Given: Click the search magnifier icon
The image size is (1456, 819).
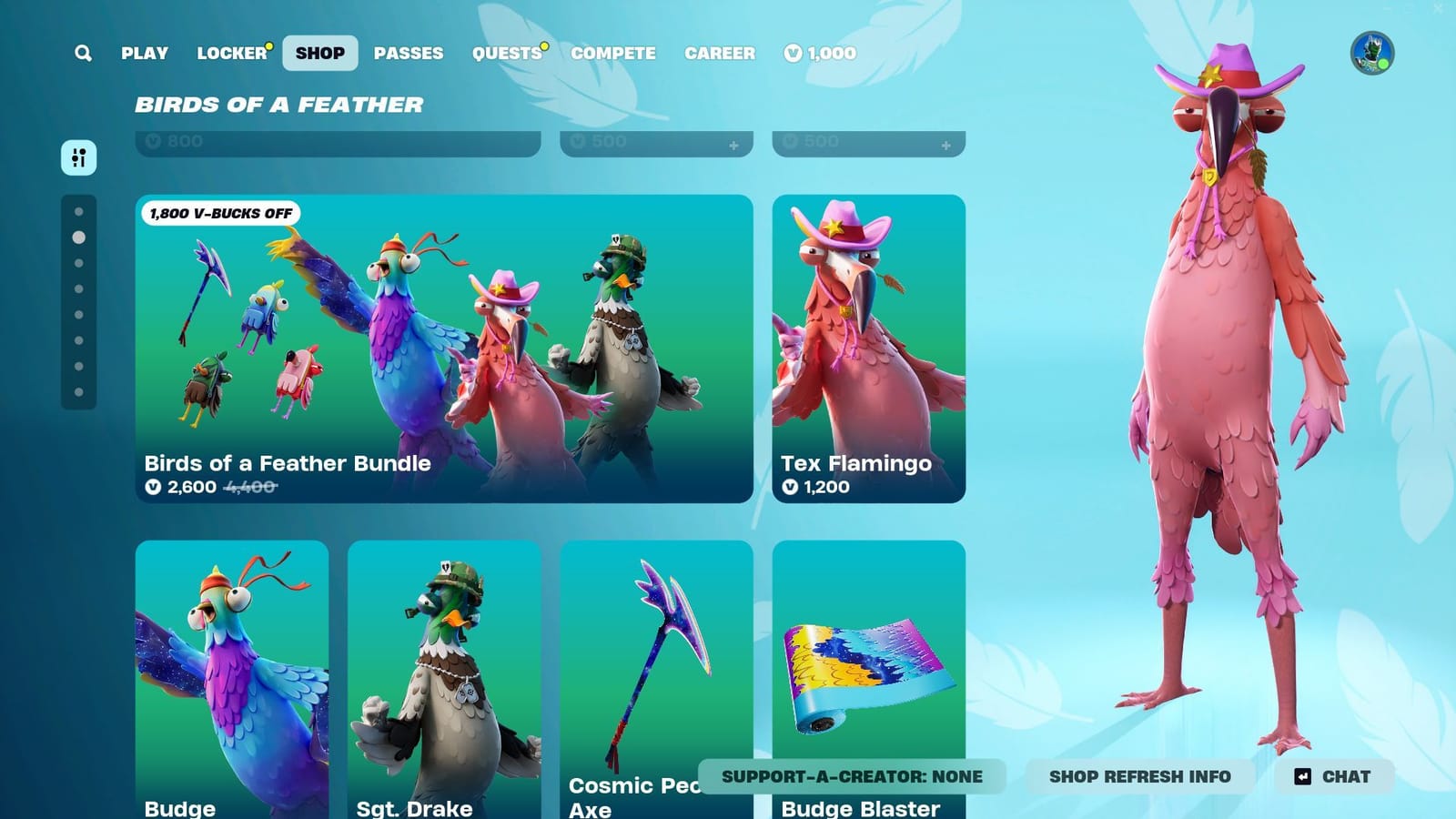Looking at the screenshot, I should [83, 53].
